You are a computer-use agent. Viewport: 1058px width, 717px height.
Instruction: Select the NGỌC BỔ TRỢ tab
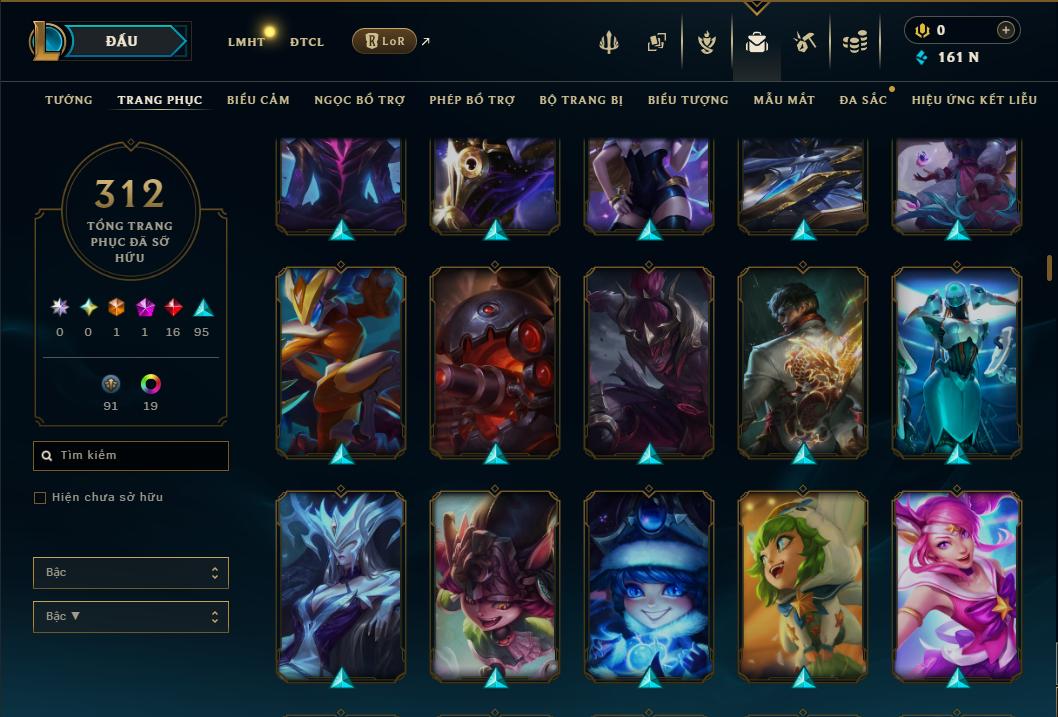tap(359, 100)
